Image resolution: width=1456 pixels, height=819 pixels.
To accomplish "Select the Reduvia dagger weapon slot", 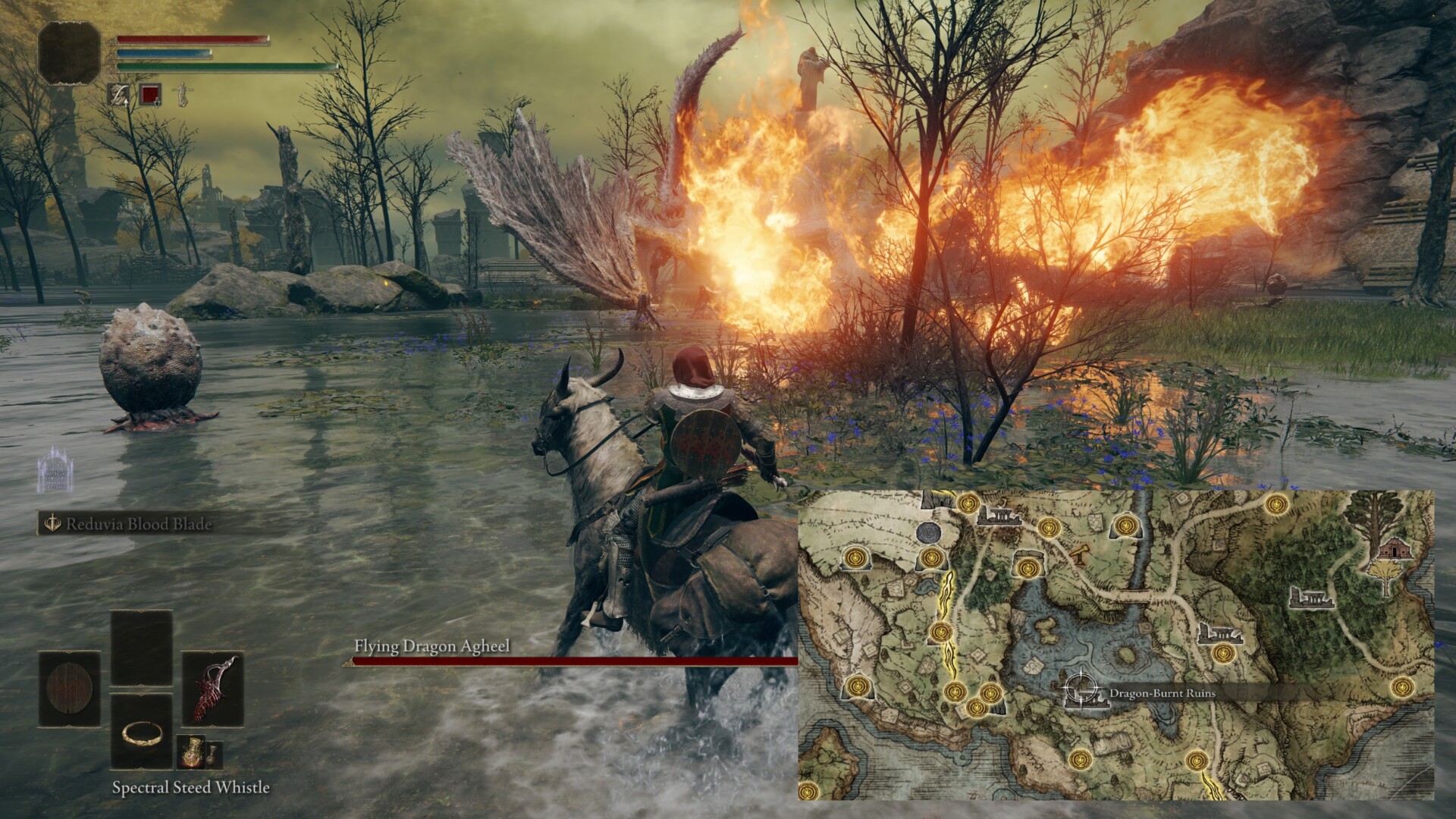I will click(x=212, y=689).
